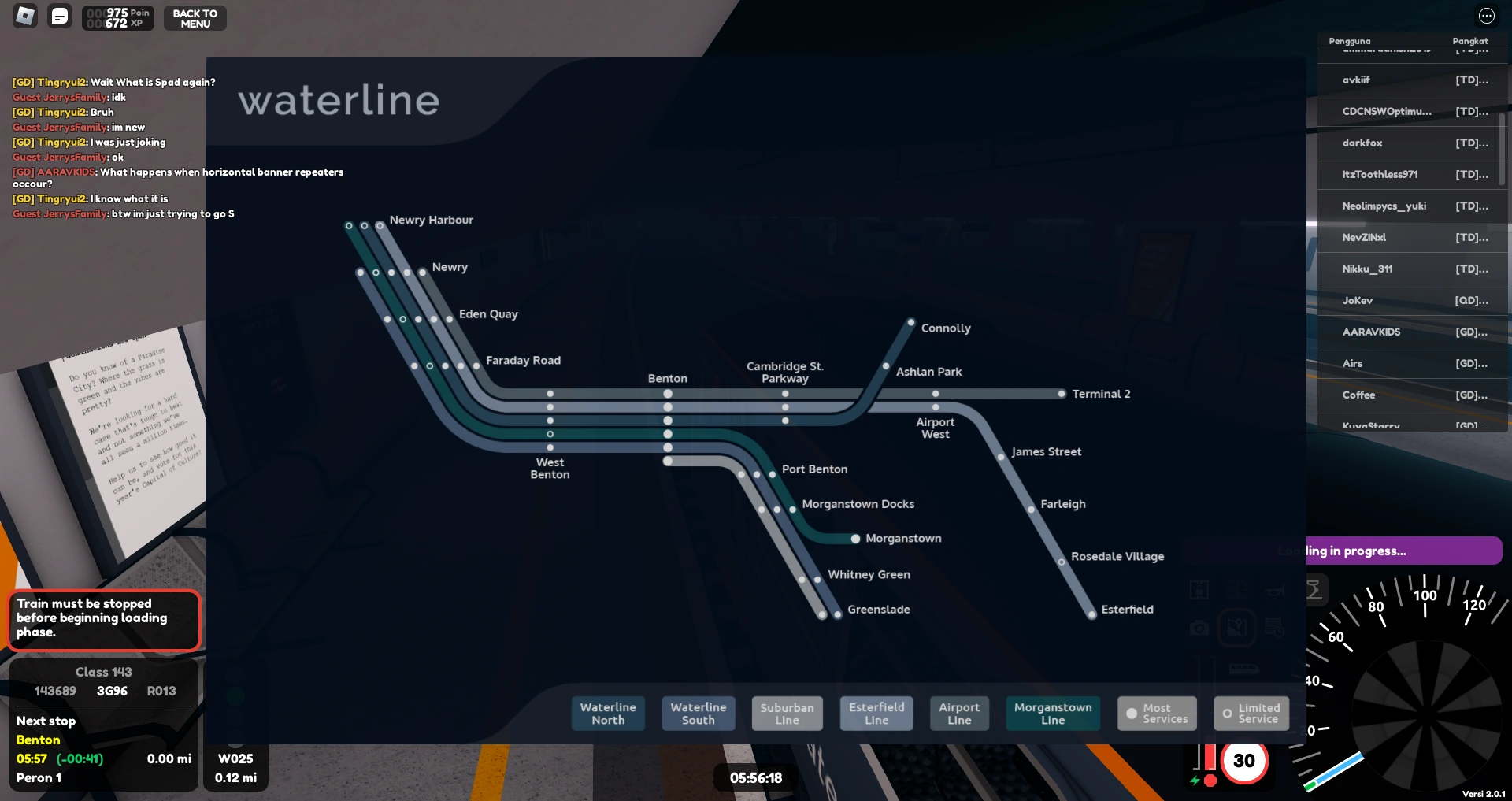
Task: Open the chat notes icon beside the Roblox logo
Action: click(59, 16)
